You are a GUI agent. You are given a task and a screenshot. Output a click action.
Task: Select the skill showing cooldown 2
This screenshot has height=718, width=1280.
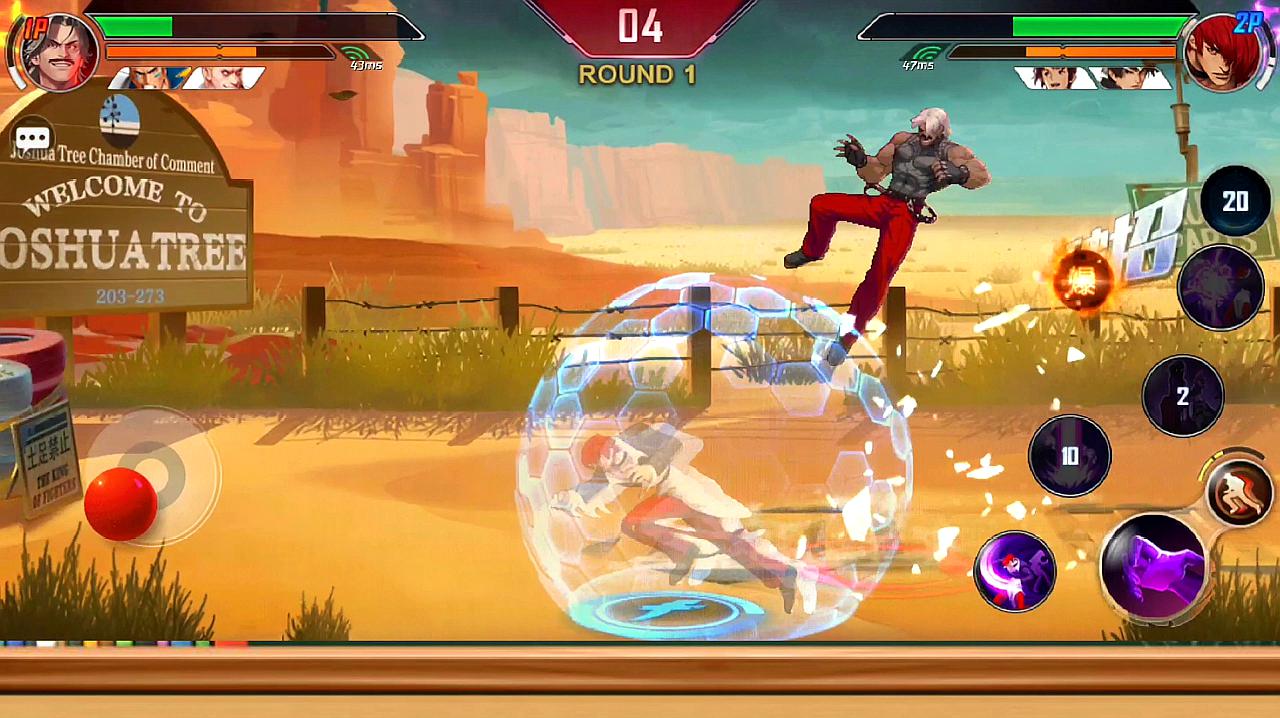pos(1183,396)
